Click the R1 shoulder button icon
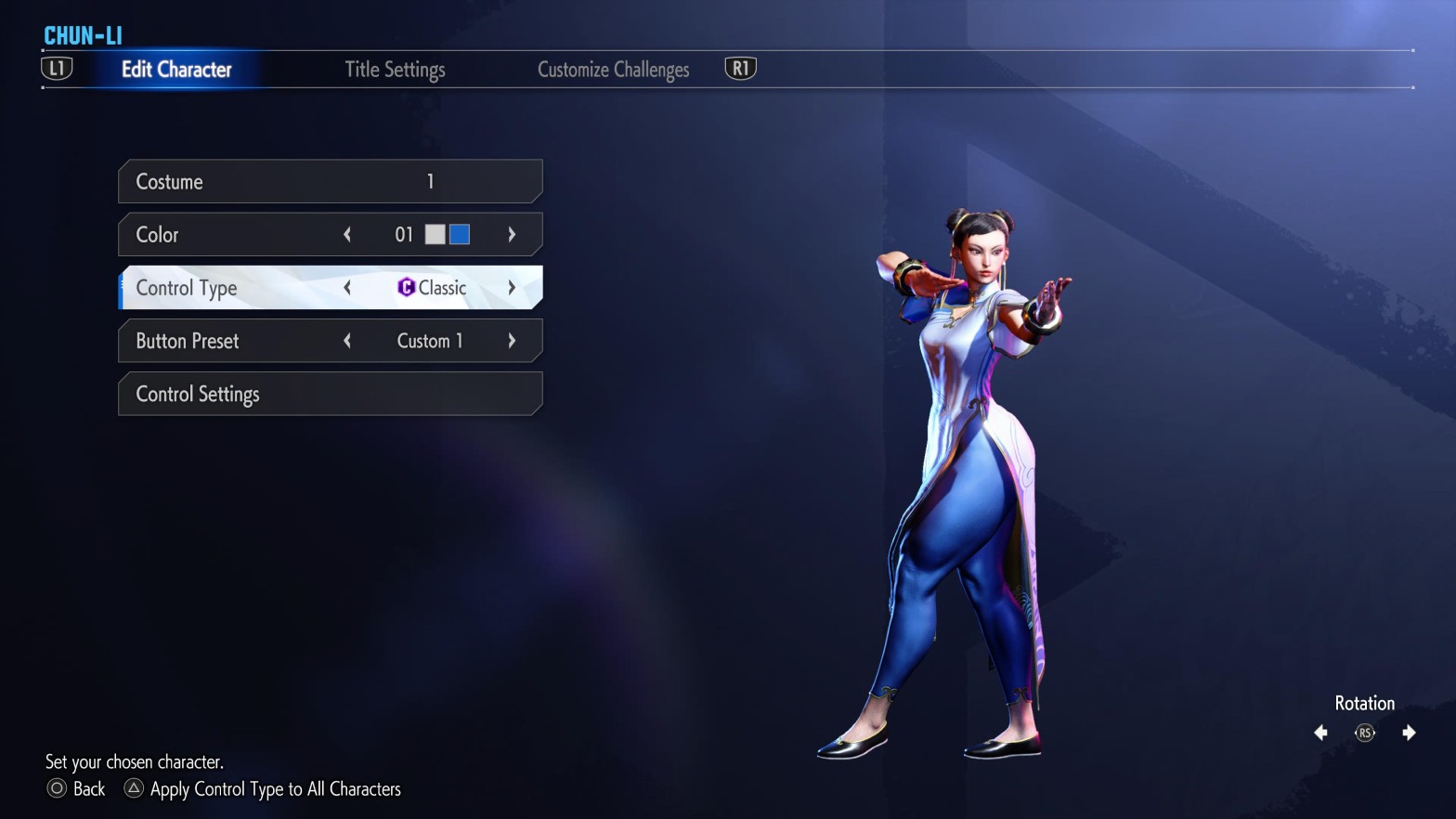1456x819 pixels. click(x=740, y=68)
